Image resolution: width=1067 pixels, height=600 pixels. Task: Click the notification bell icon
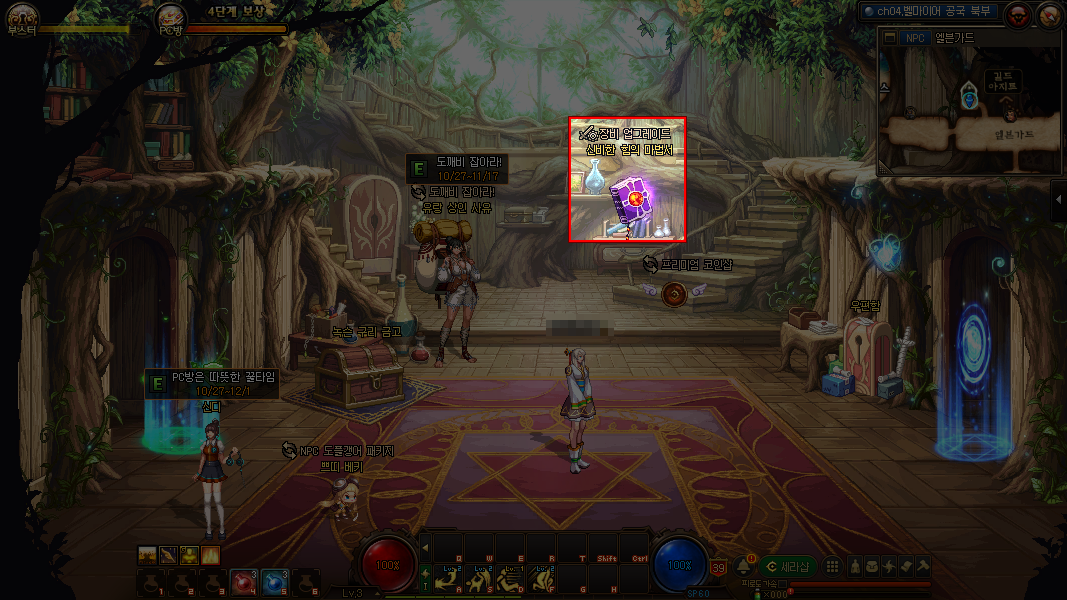pos(743,567)
